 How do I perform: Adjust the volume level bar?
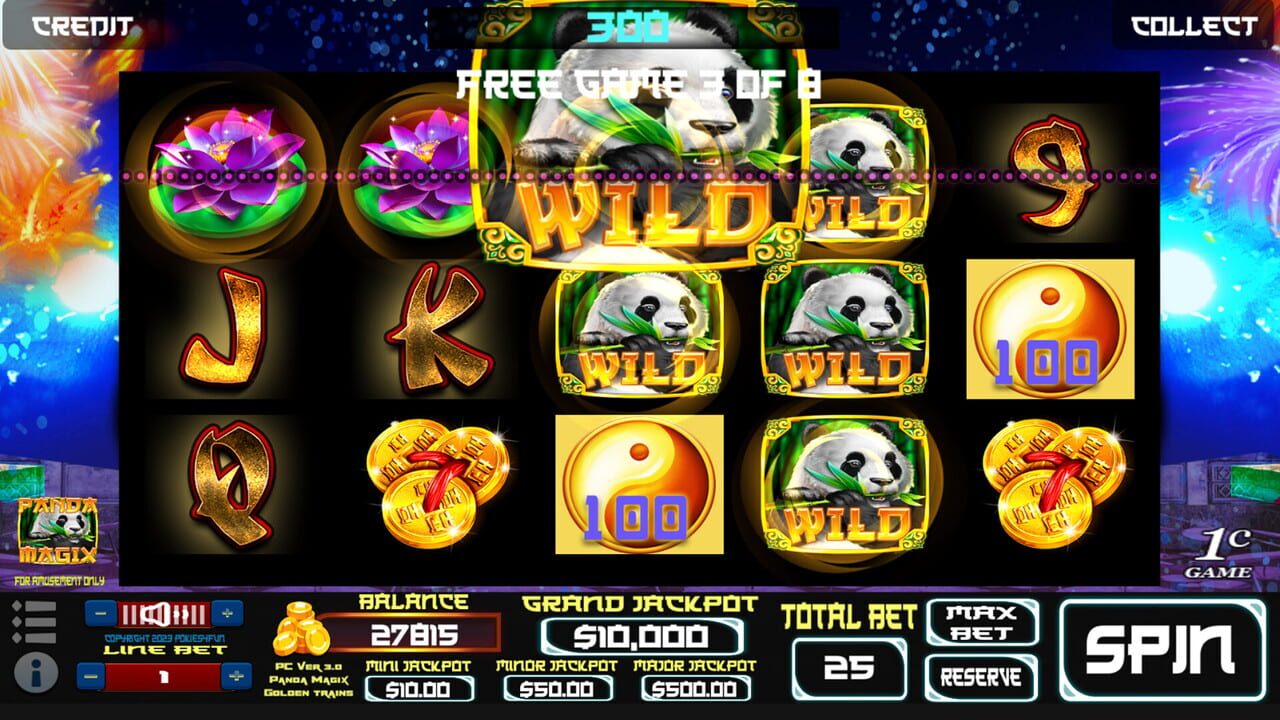coord(165,613)
